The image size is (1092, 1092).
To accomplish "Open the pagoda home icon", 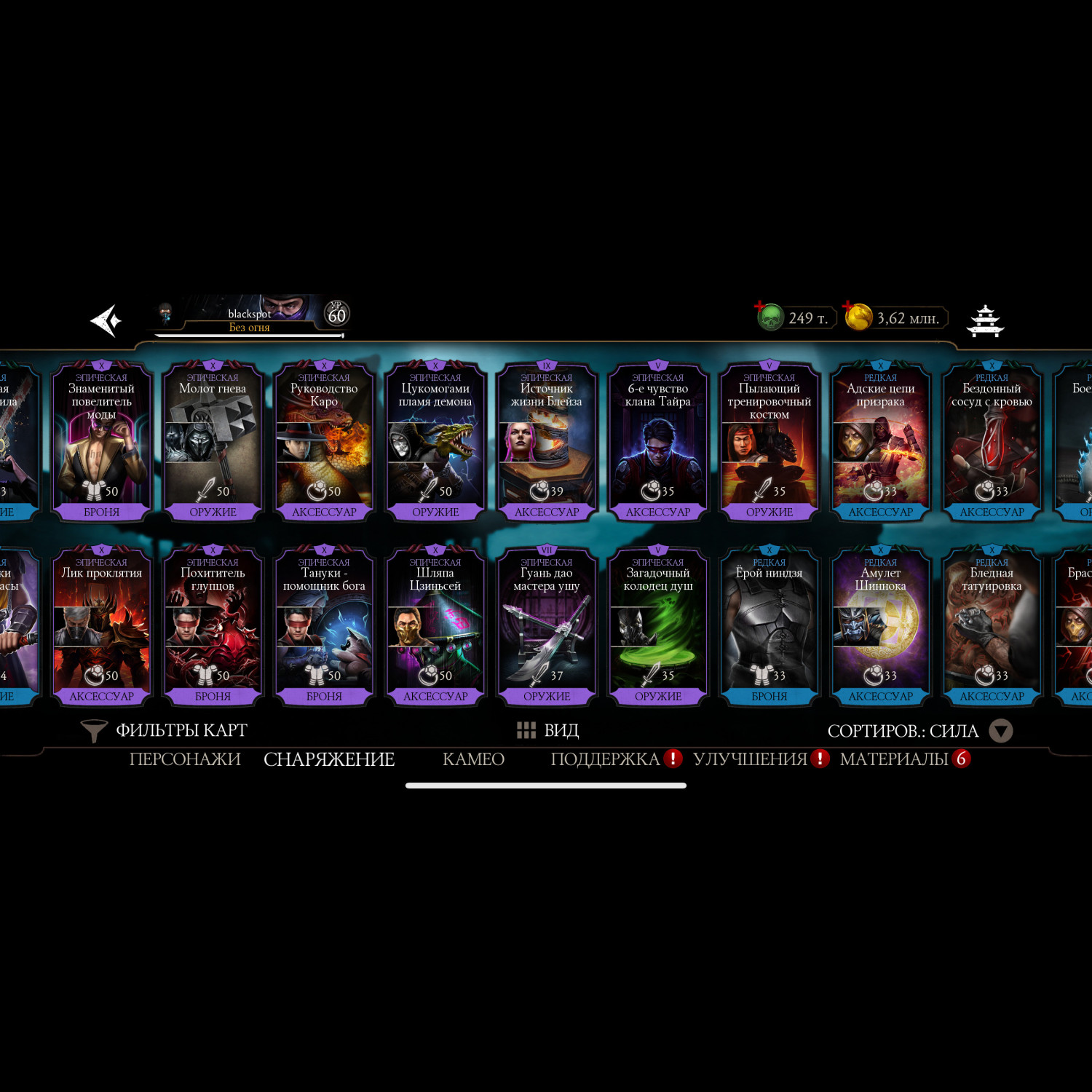I will [985, 321].
